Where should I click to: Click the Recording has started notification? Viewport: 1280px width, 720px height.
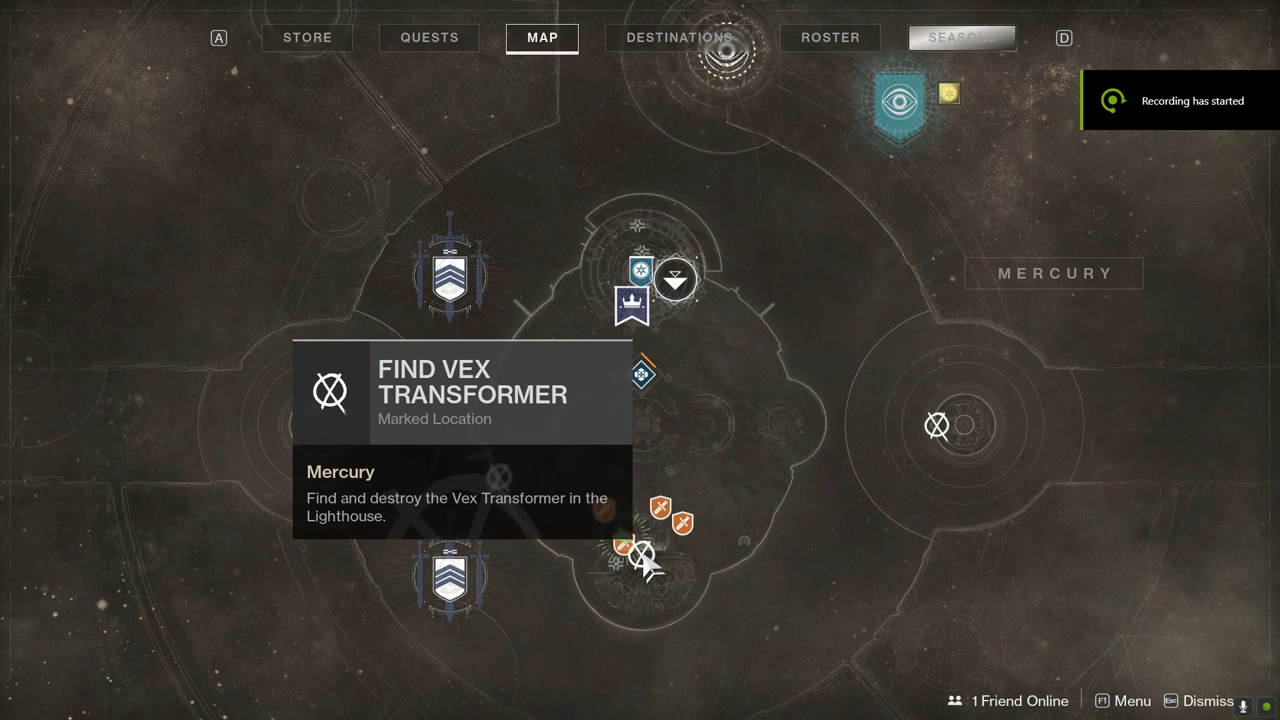click(x=1180, y=100)
